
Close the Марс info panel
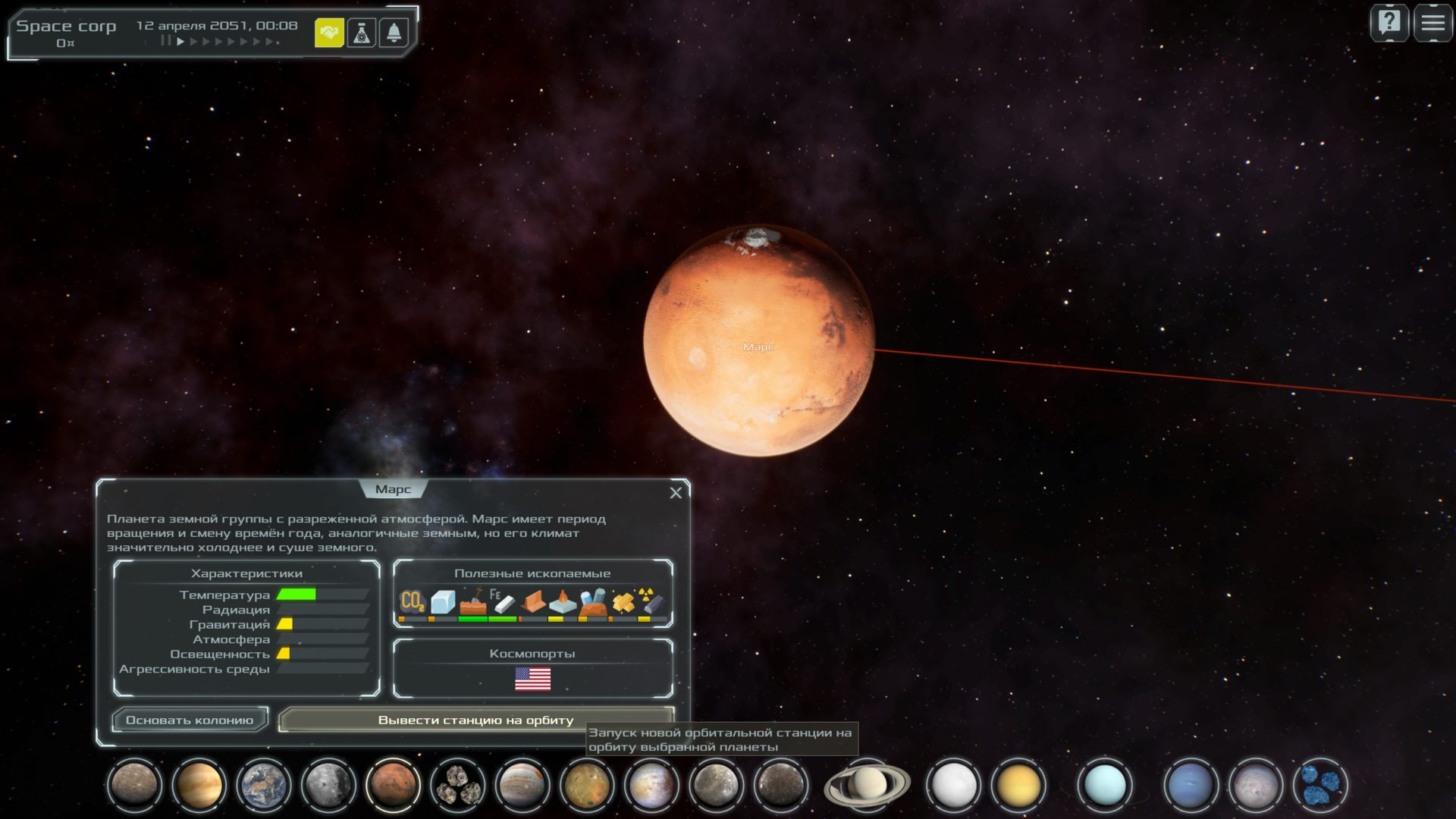pos(676,493)
